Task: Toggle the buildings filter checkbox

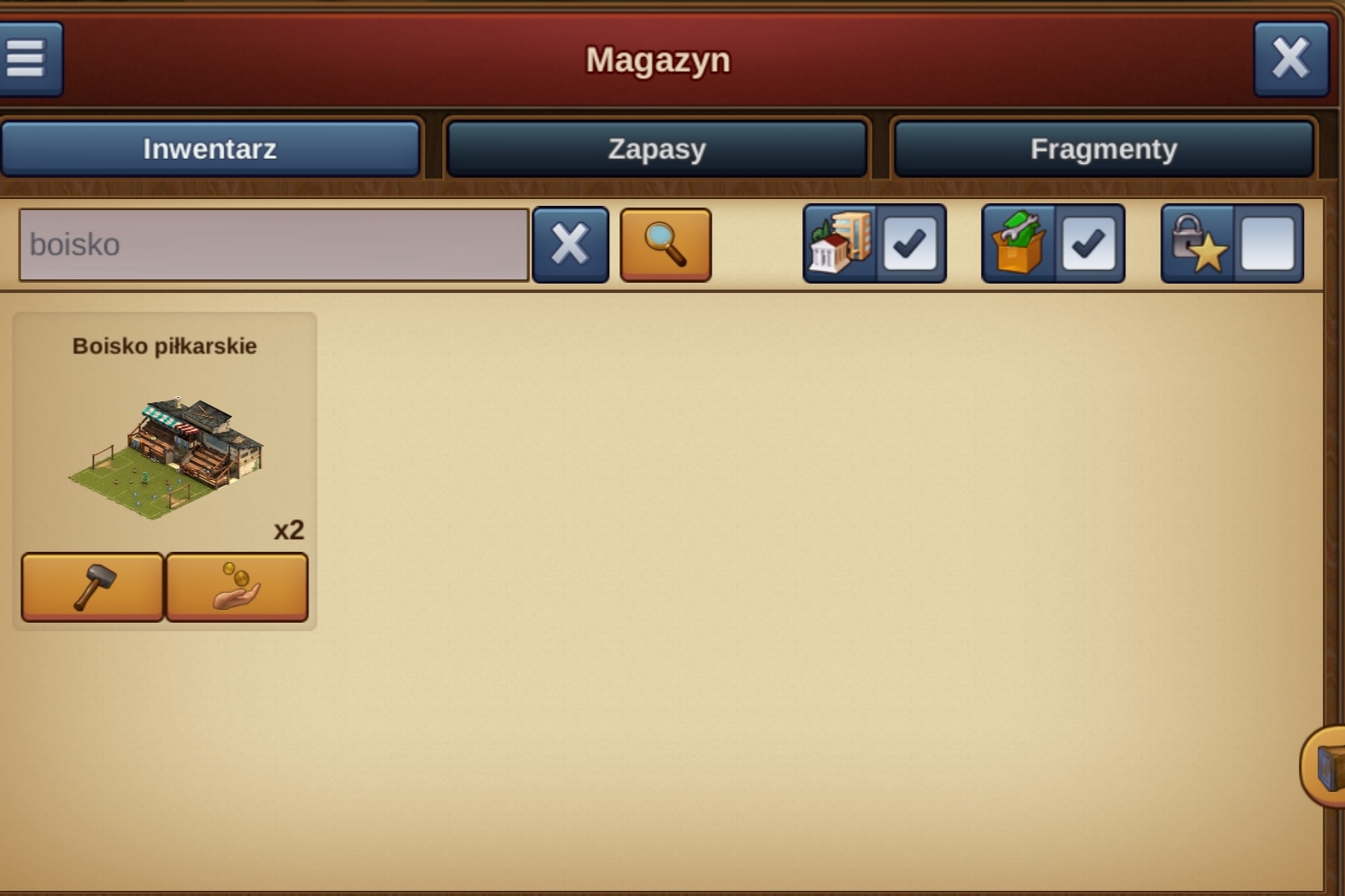Action: click(909, 244)
